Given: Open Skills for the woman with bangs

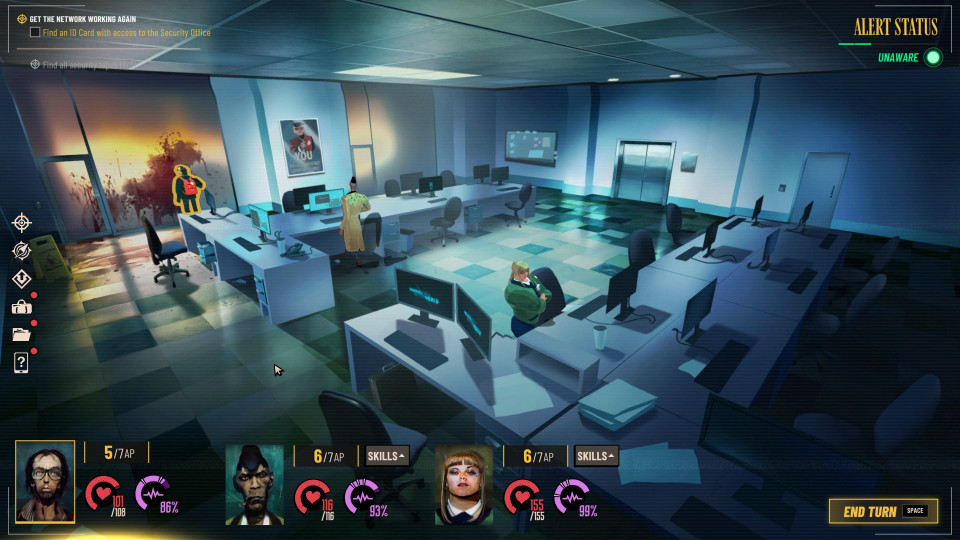Looking at the screenshot, I should pyautogui.click(x=596, y=456).
